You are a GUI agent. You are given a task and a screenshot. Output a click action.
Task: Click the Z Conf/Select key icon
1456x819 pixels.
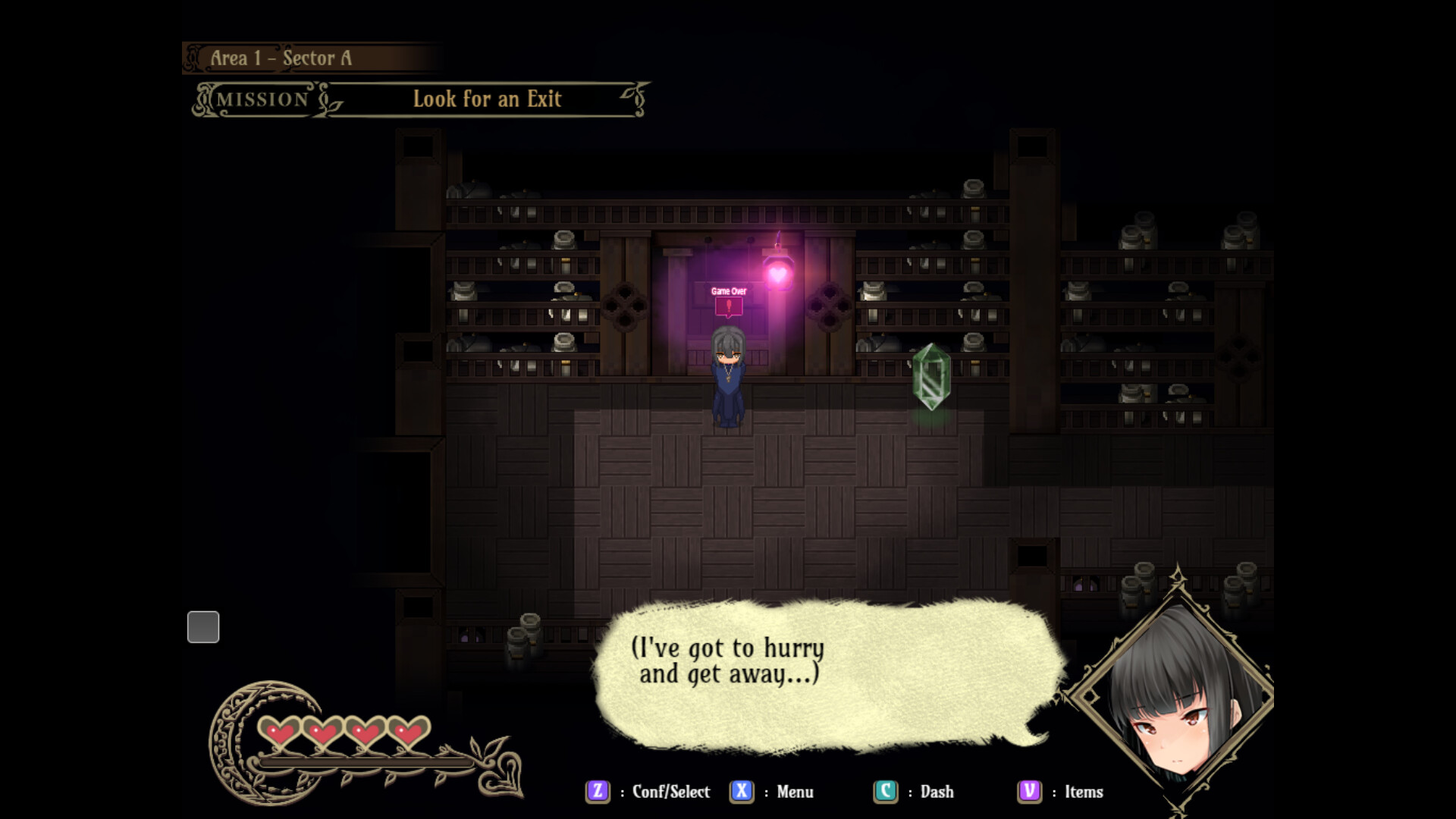click(x=598, y=792)
